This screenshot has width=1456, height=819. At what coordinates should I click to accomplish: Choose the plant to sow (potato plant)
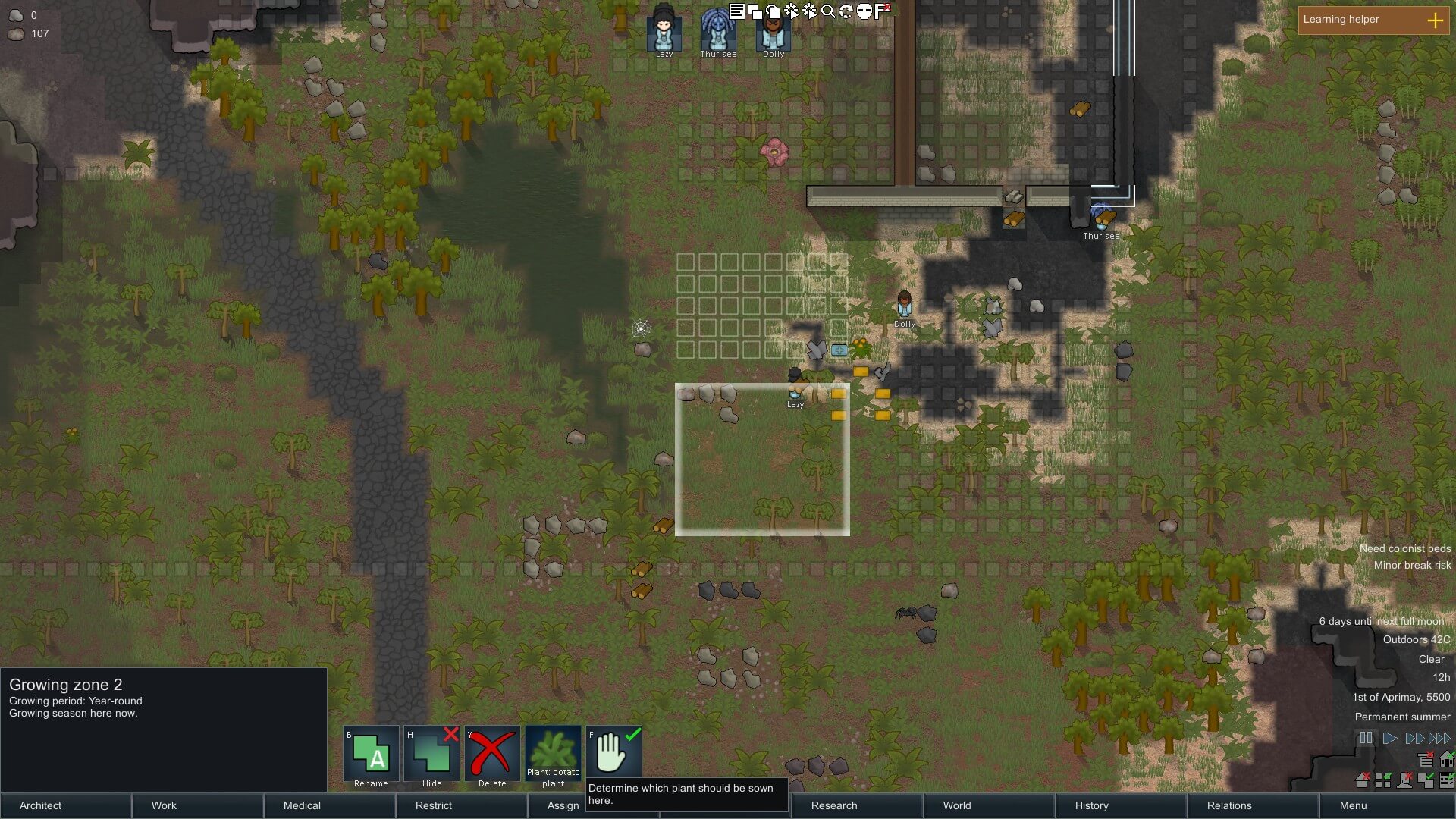[x=553, y=757]
